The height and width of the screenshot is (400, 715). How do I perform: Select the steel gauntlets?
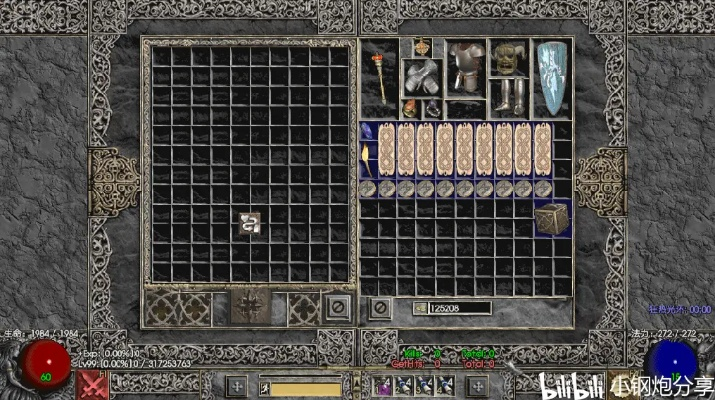point(419,78)
